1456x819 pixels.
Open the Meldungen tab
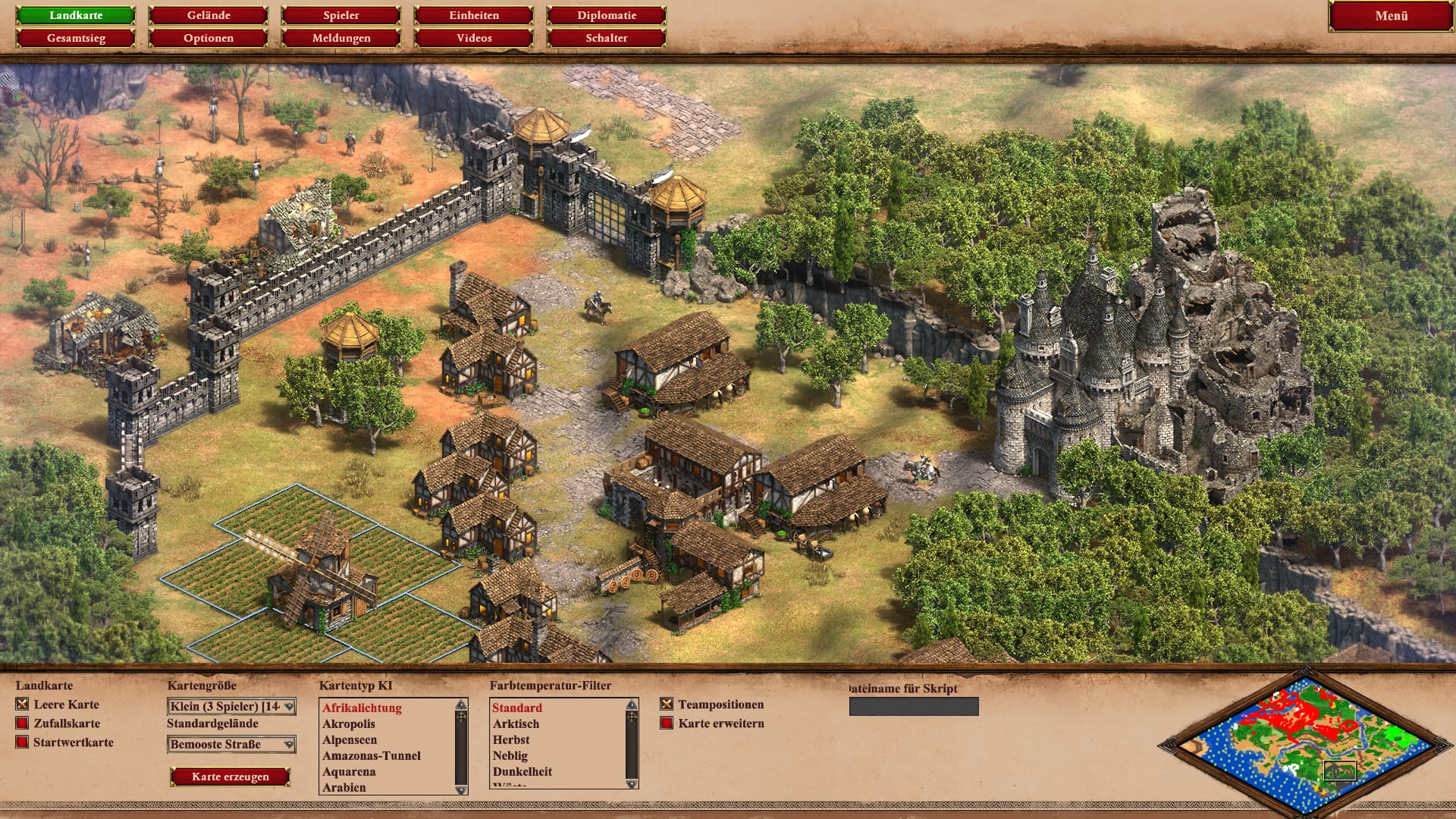[x=341, y=38]
